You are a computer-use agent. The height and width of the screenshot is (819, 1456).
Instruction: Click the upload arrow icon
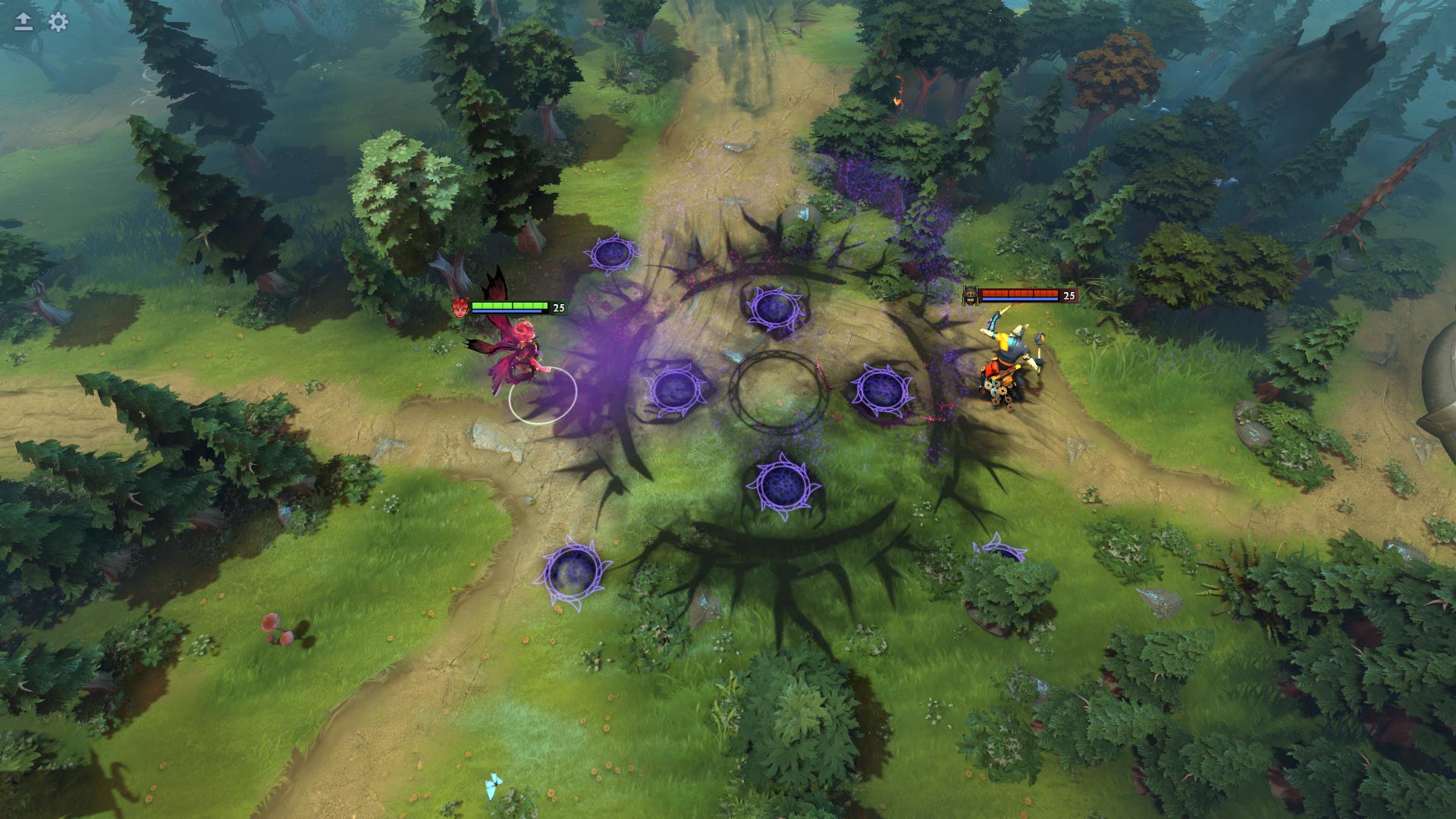24,22
